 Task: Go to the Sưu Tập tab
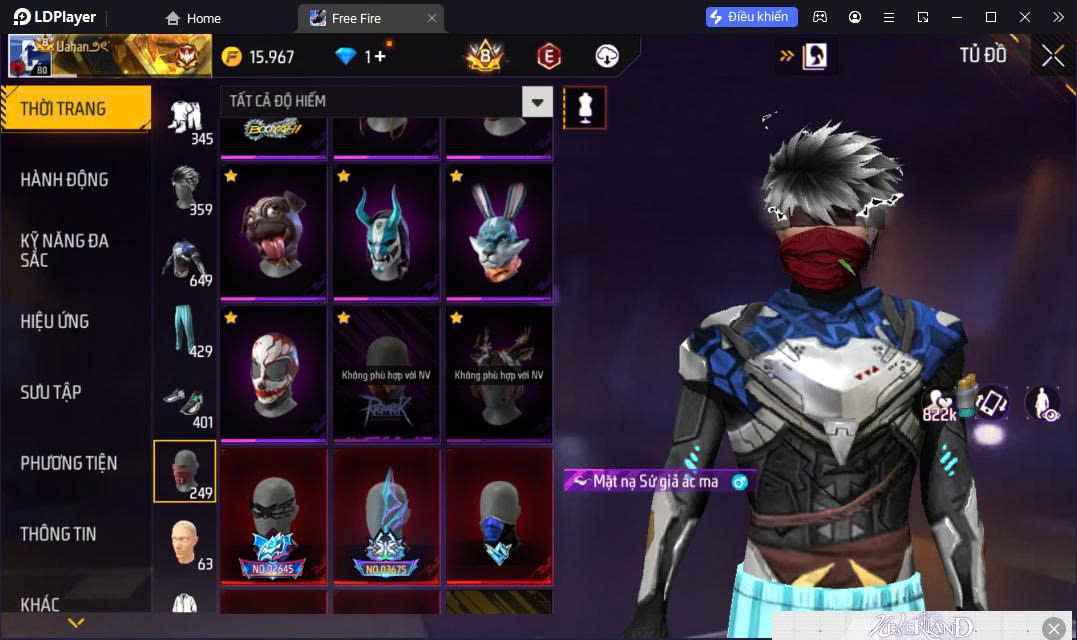(x=51, y=392)
